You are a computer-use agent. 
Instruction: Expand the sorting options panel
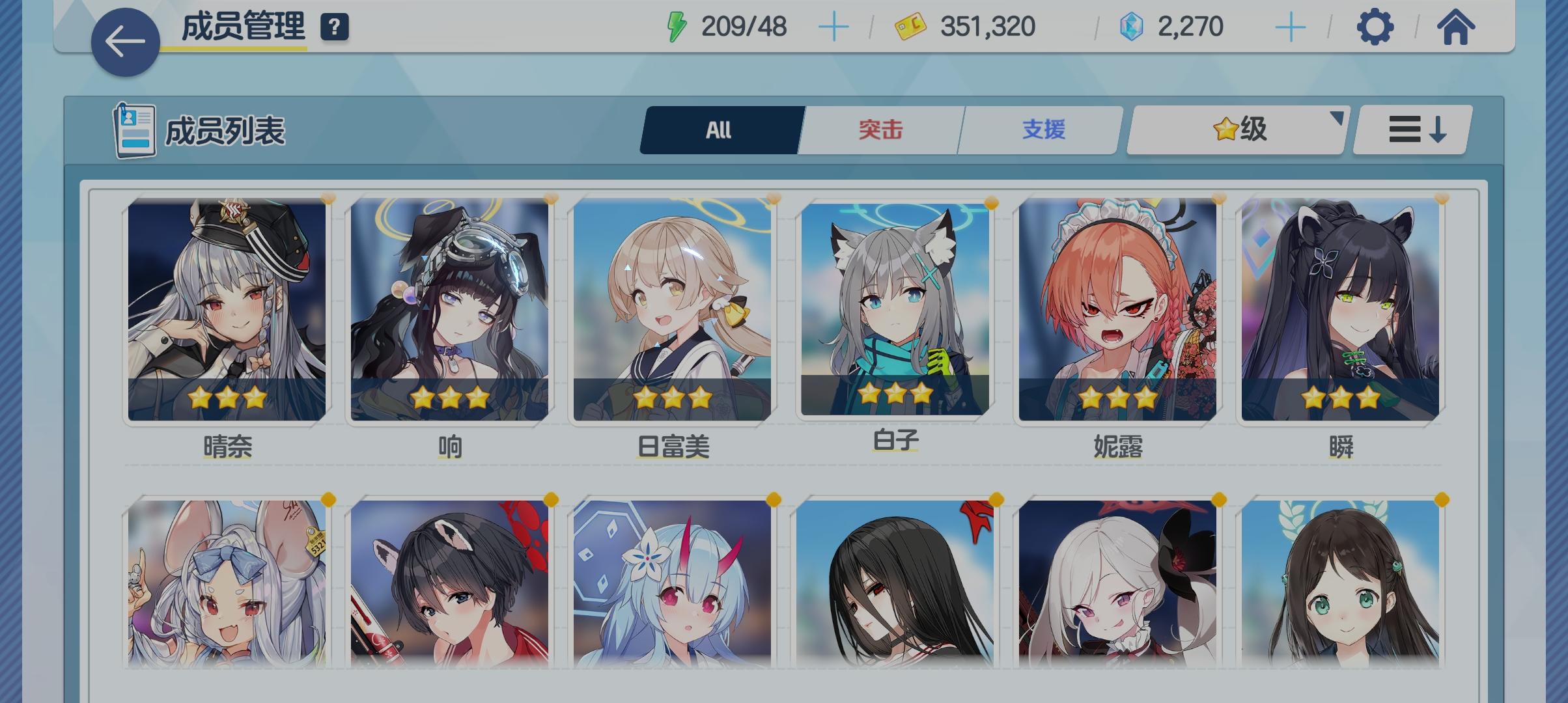(1410, 128)
